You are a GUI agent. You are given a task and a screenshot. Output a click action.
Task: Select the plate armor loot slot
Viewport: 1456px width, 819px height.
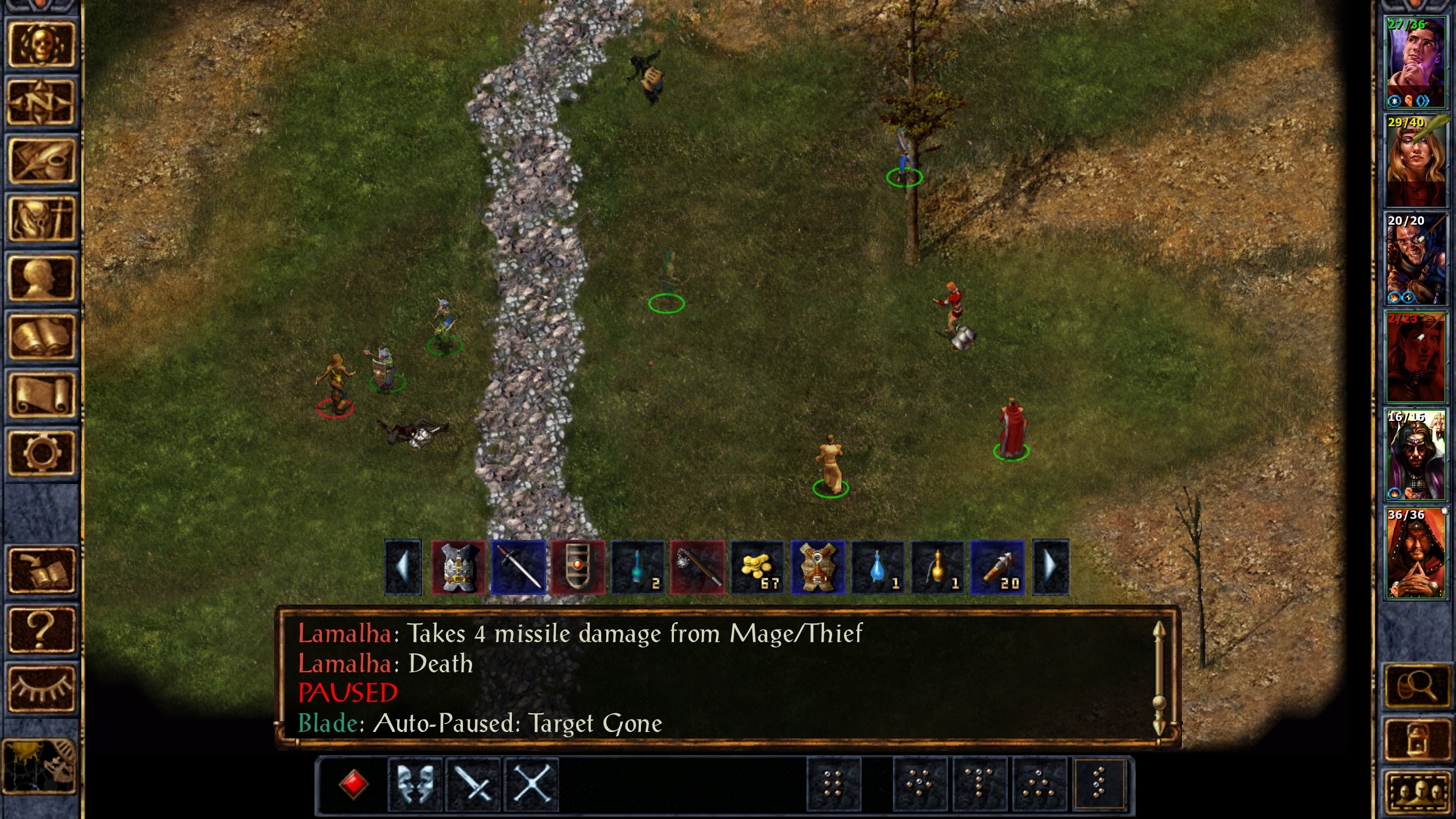coord(458,568)
